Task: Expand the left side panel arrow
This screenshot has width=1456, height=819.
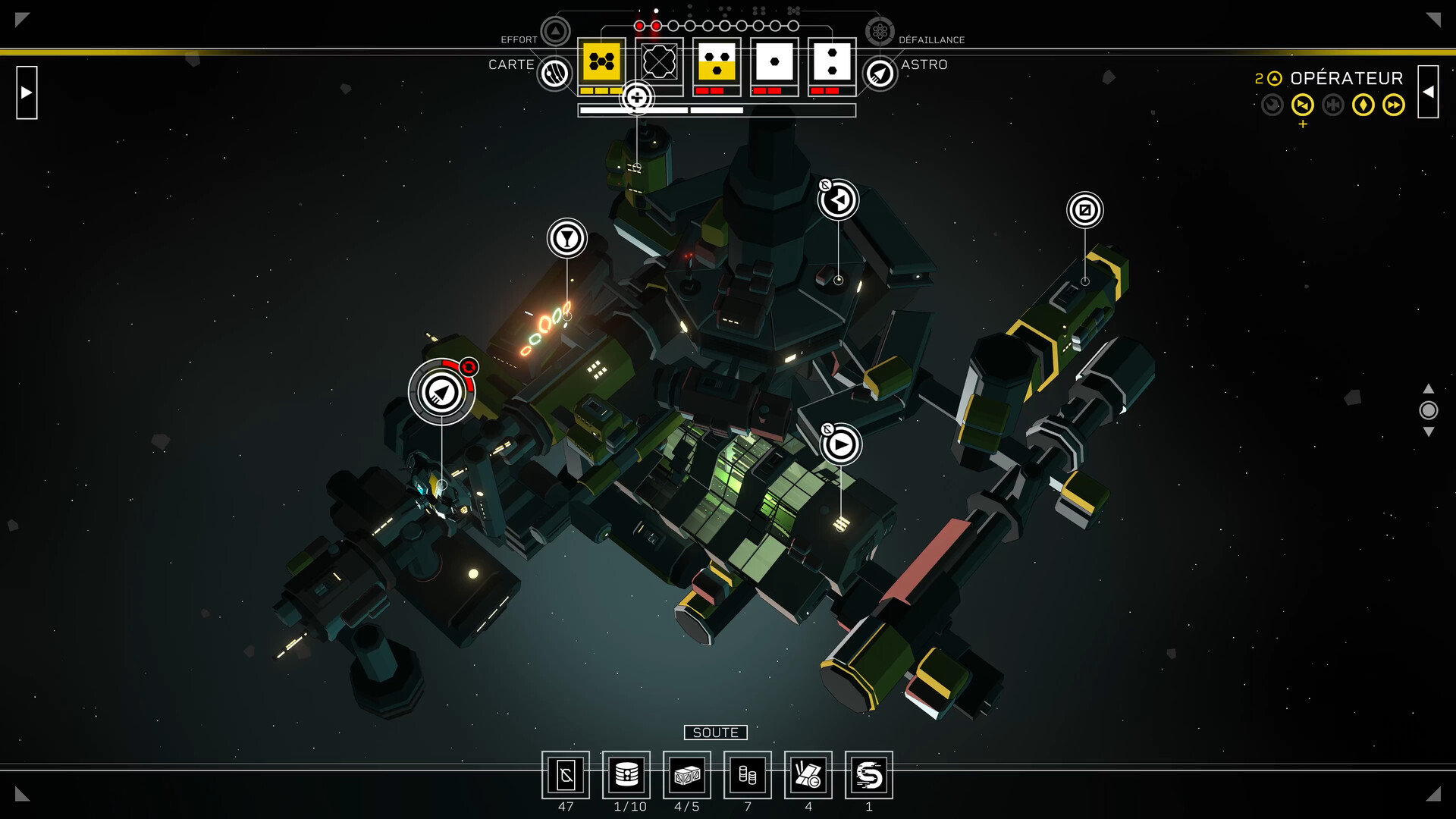Action: coord(27,93)
